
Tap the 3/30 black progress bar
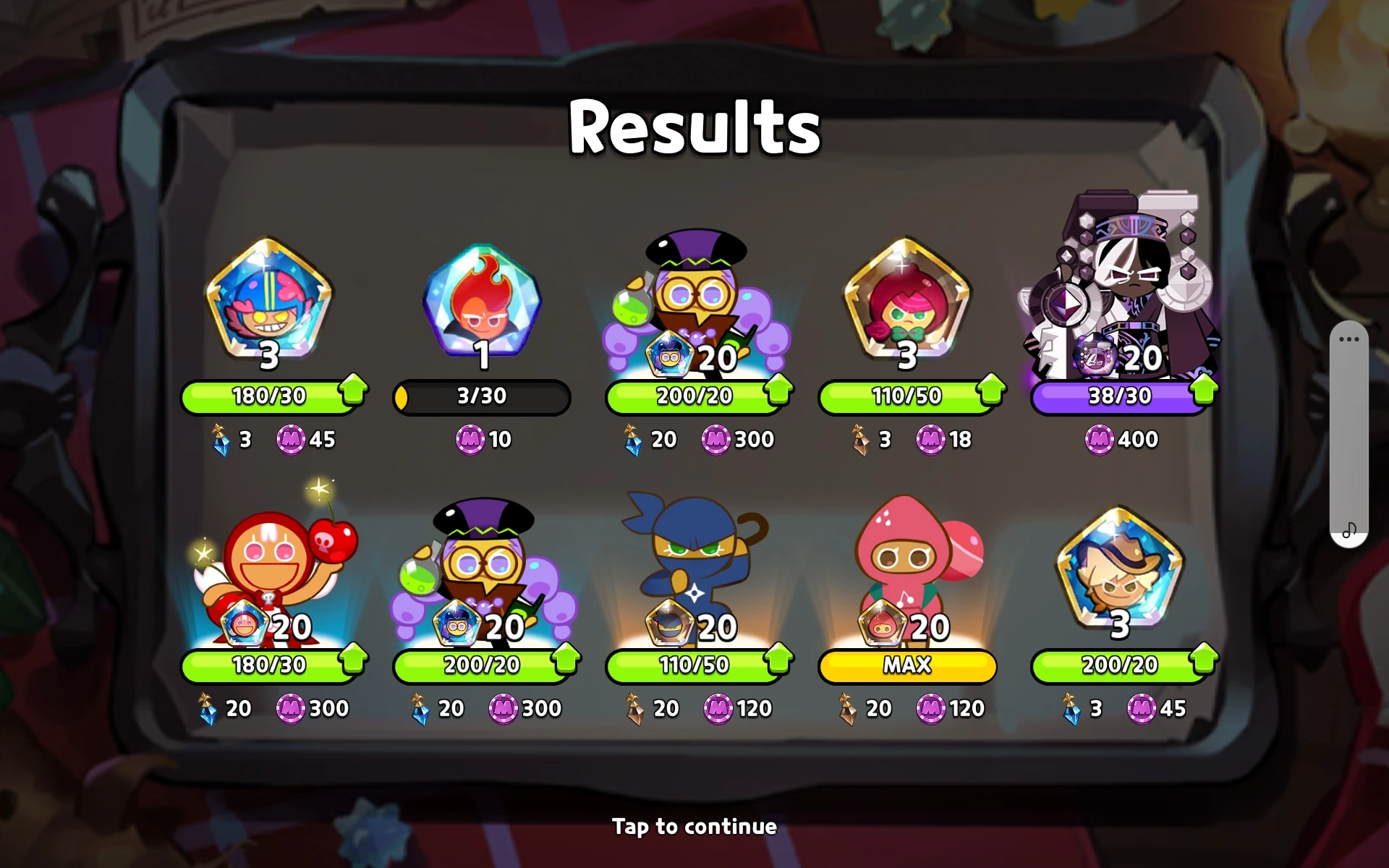481,396
